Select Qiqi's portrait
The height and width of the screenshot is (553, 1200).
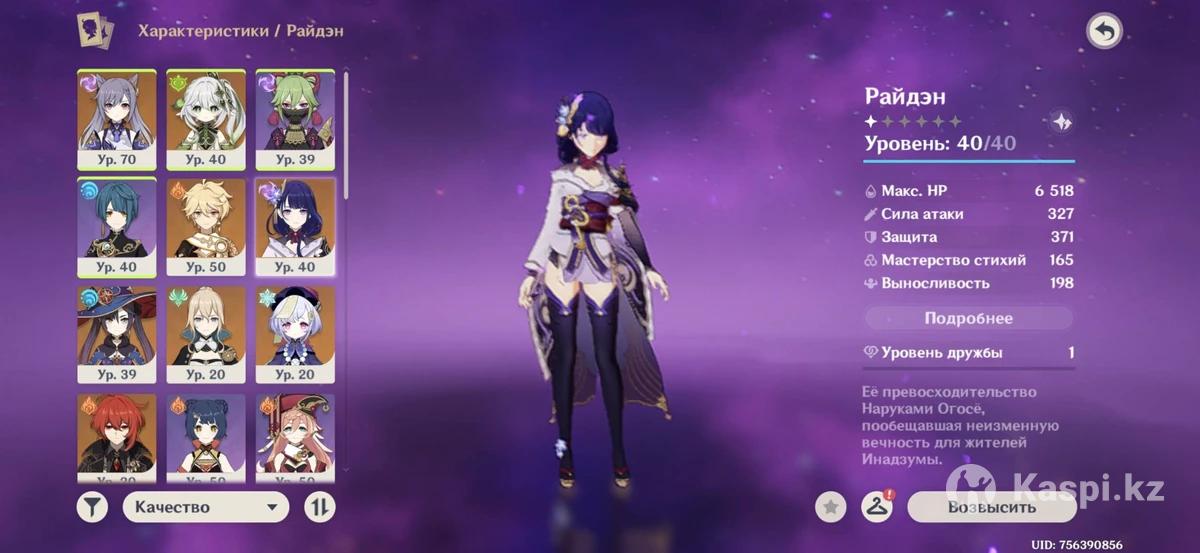[295, 332]
